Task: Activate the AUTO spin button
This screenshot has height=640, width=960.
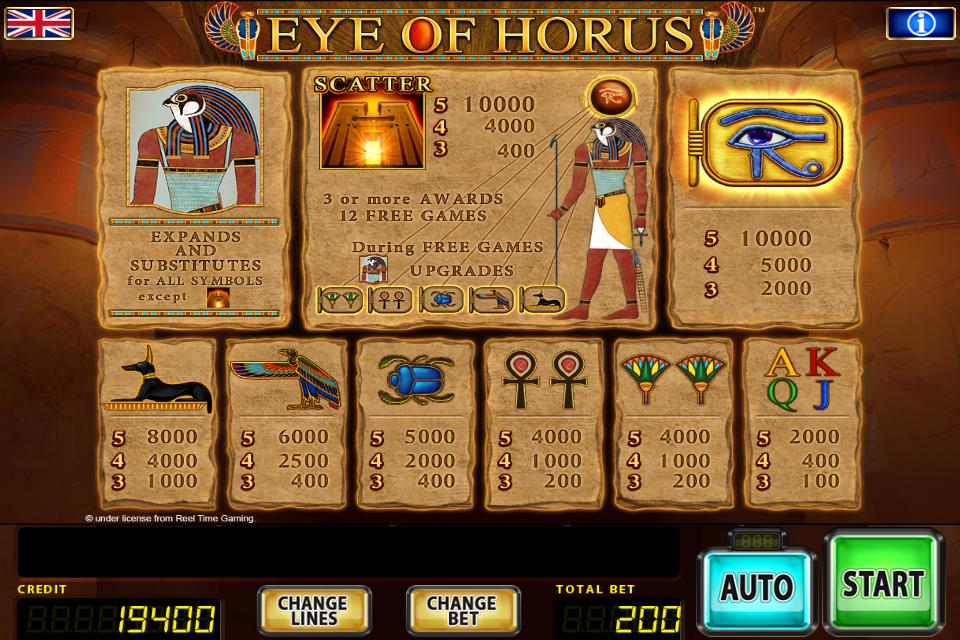Action: click(x=757, y=587)
